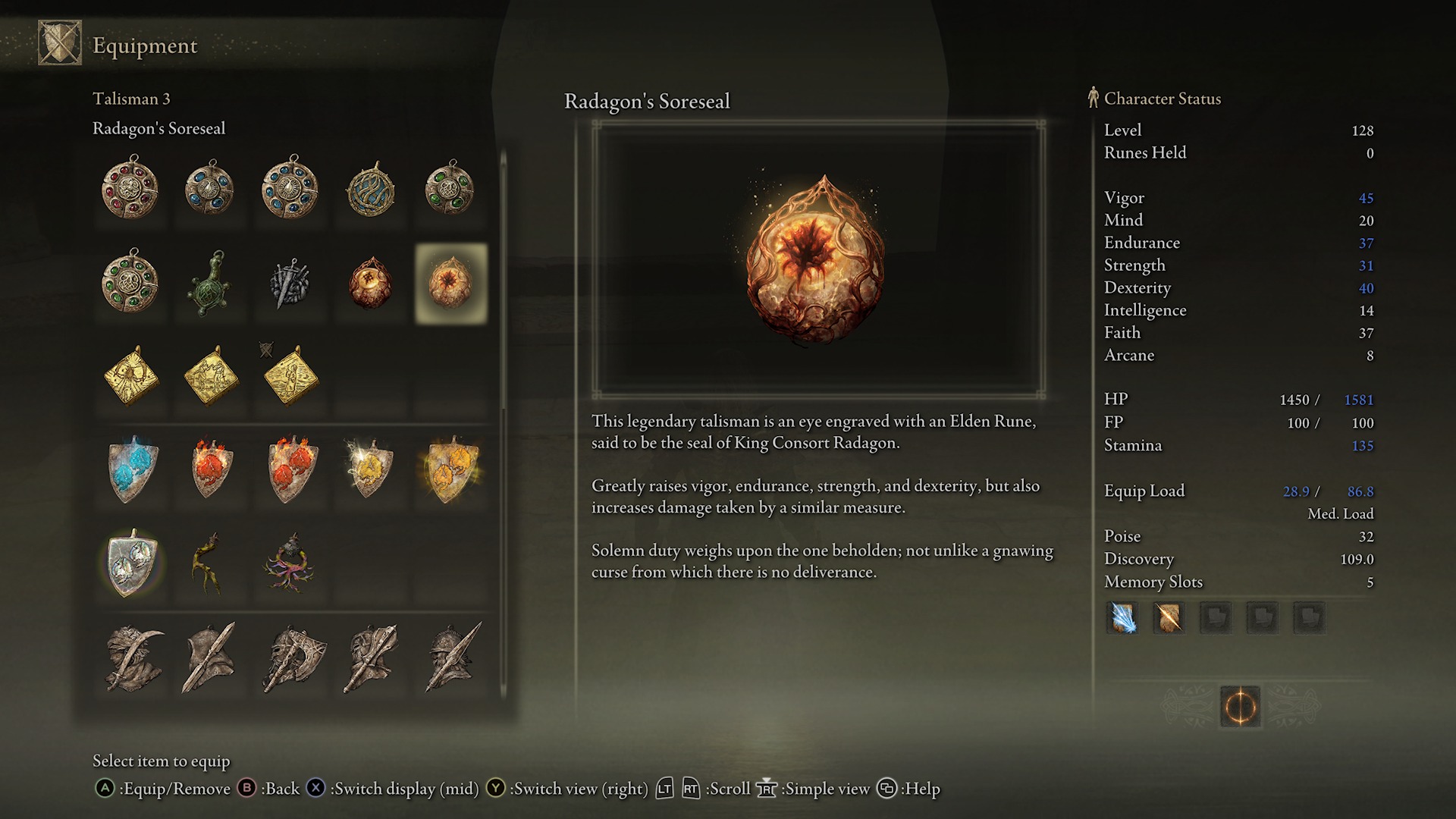1456x819 pixels.
Task: Select the teal seed talisman
Action: point(371,188)
